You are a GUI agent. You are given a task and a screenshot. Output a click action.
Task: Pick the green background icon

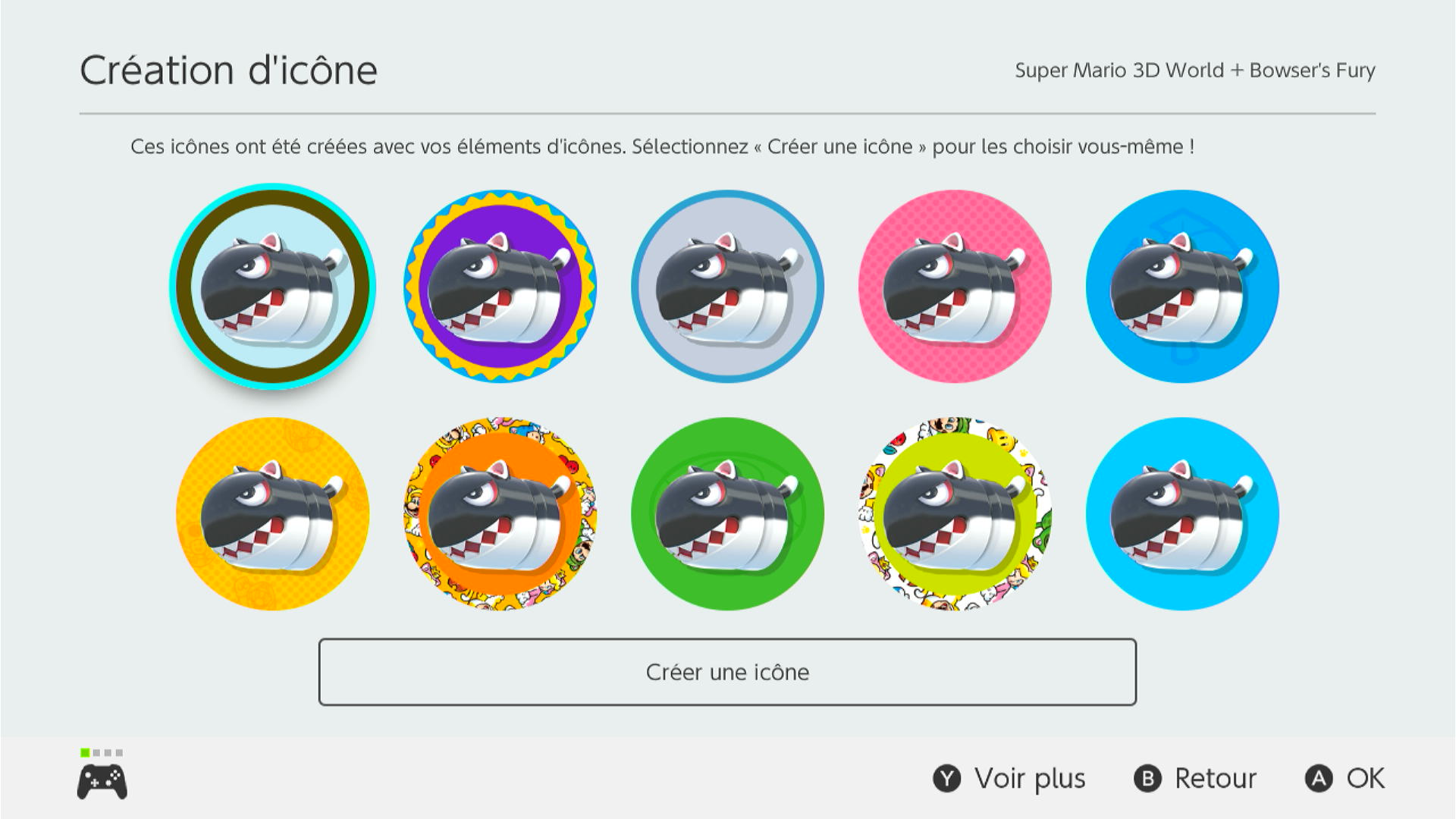click(727, 514)
